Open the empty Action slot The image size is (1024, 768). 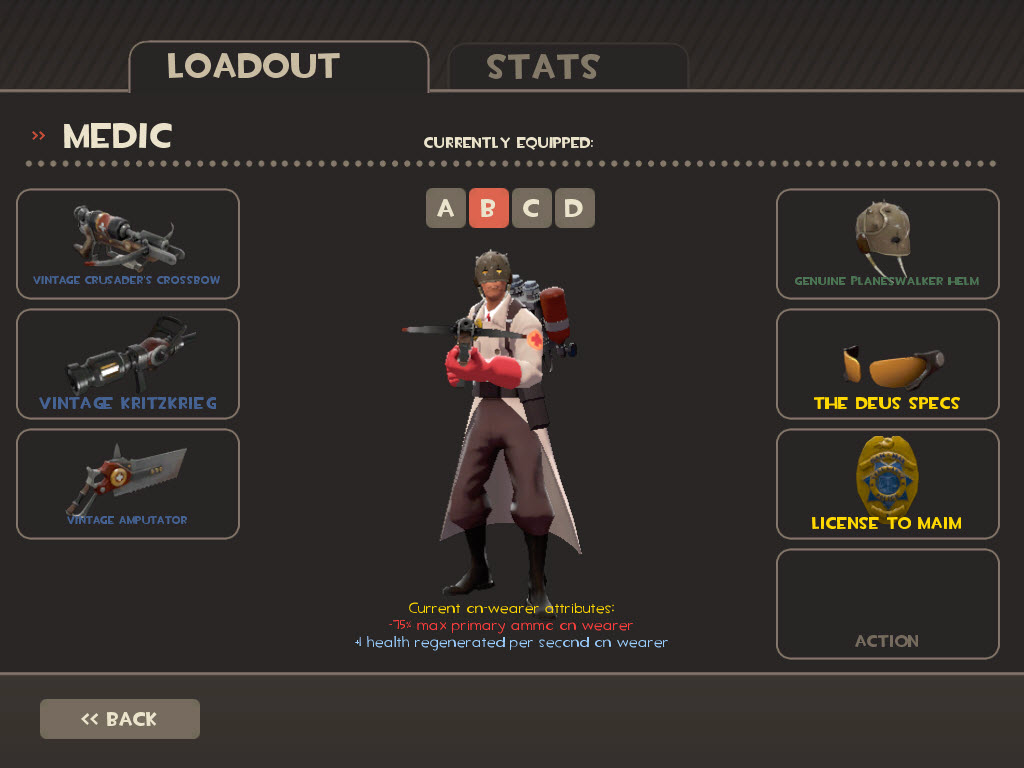pos(887,604)
